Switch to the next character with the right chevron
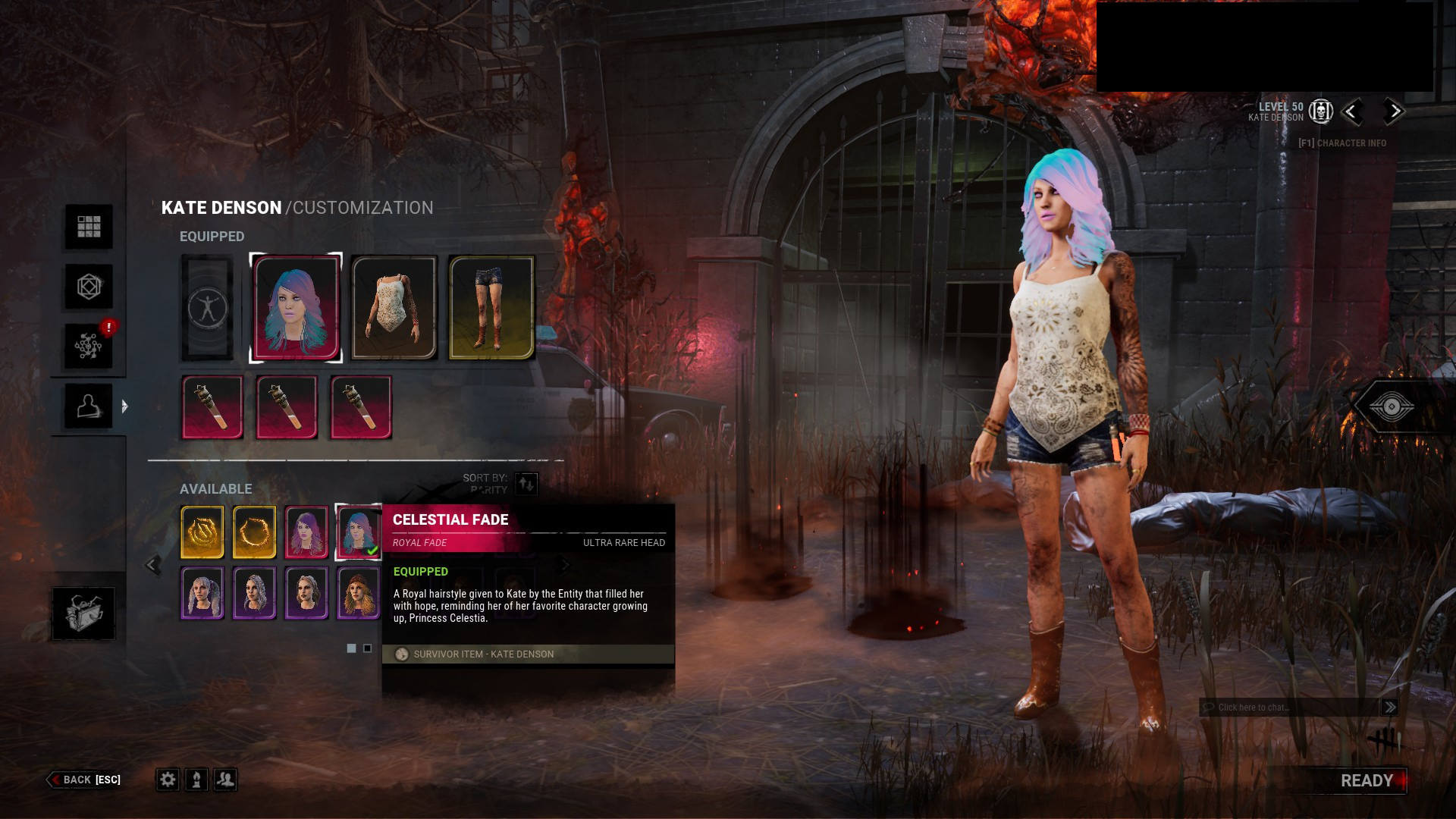The image size is (1456, 819). (x=1394, y=111)
